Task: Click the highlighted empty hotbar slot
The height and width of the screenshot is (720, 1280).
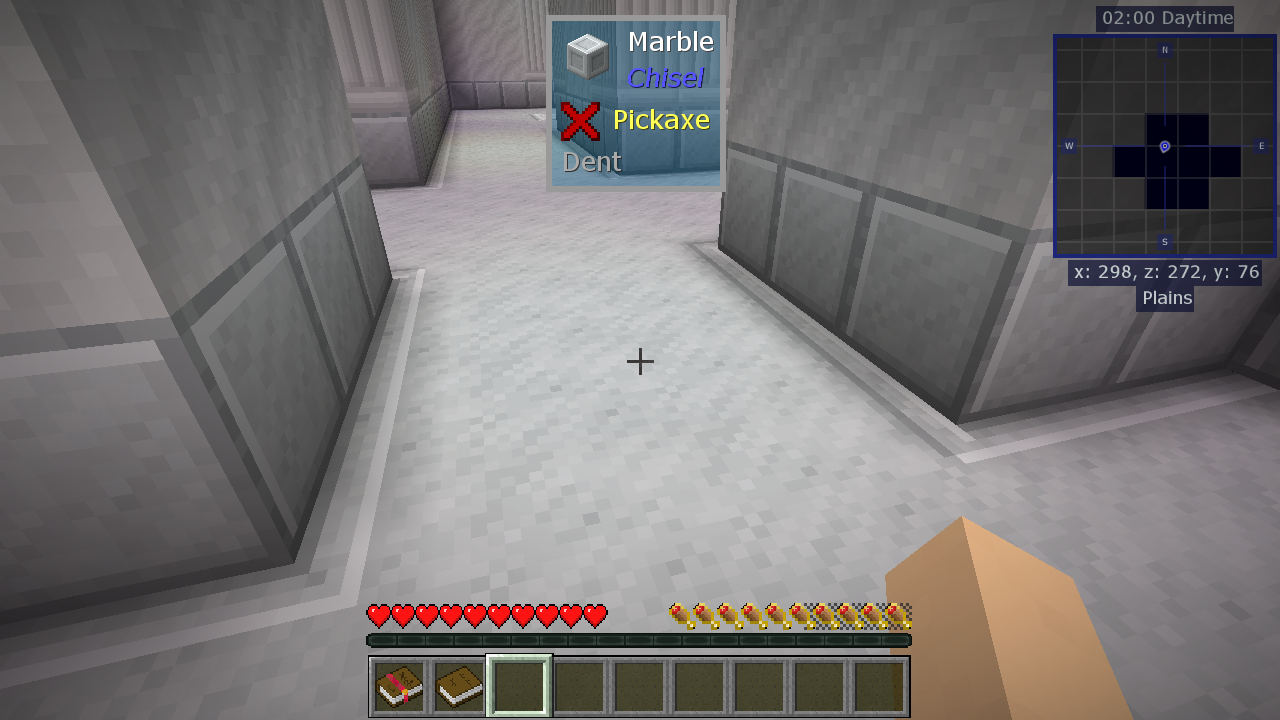Action: [x=519, y=686]
